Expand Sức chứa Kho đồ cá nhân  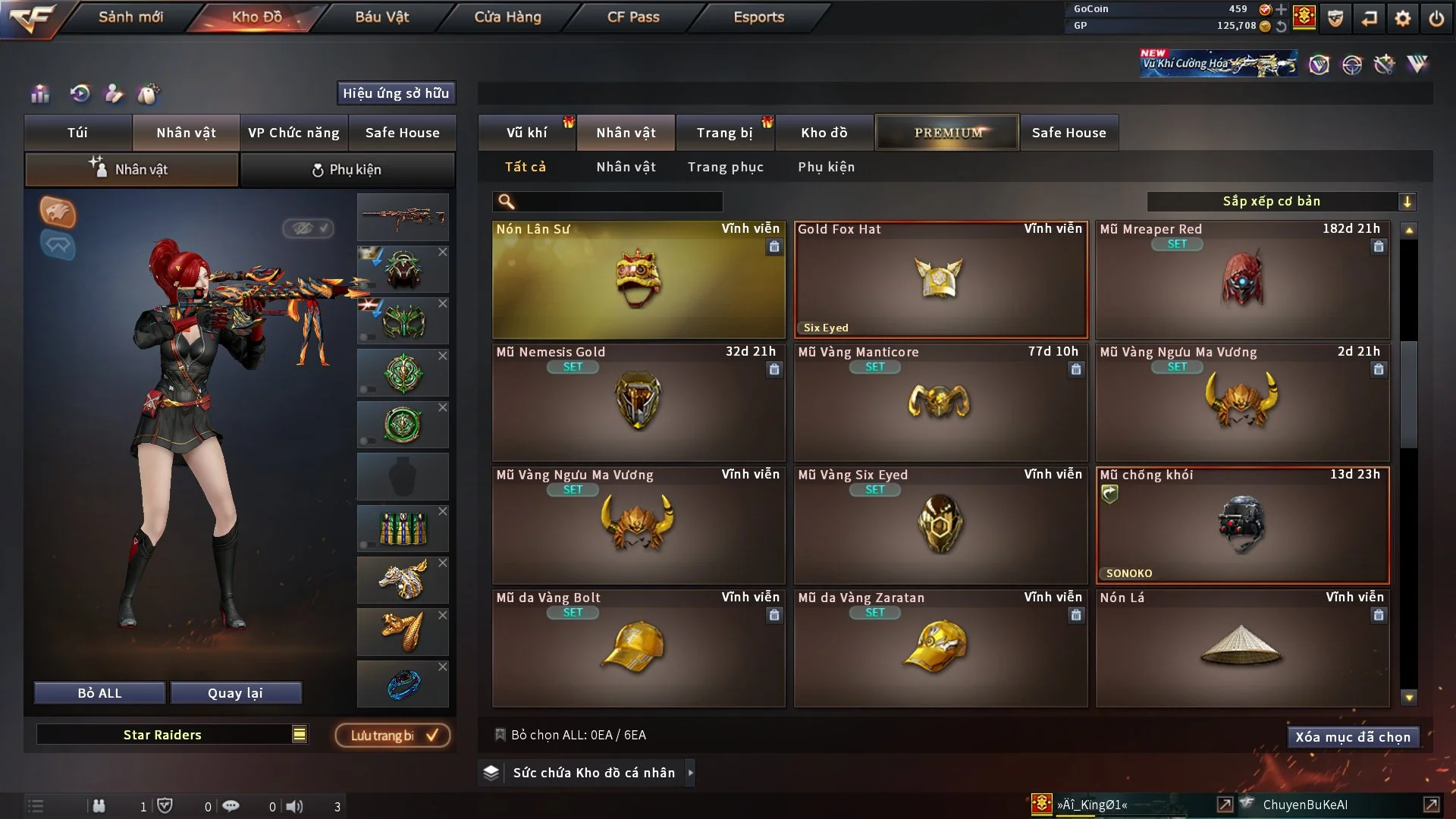click(x=593, y=773)
